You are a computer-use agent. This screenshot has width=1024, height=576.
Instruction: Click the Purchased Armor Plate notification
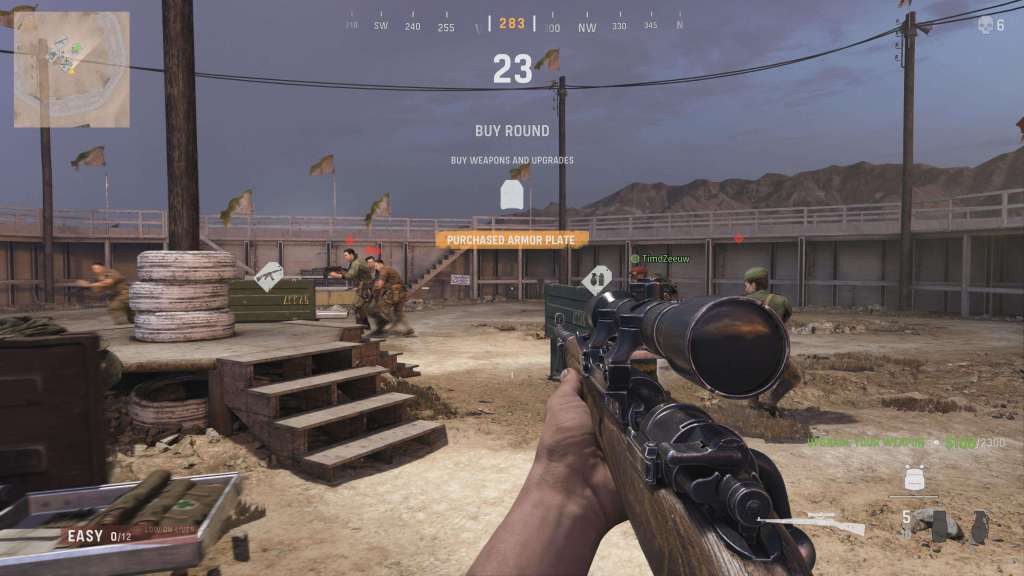tap(512, 240)
